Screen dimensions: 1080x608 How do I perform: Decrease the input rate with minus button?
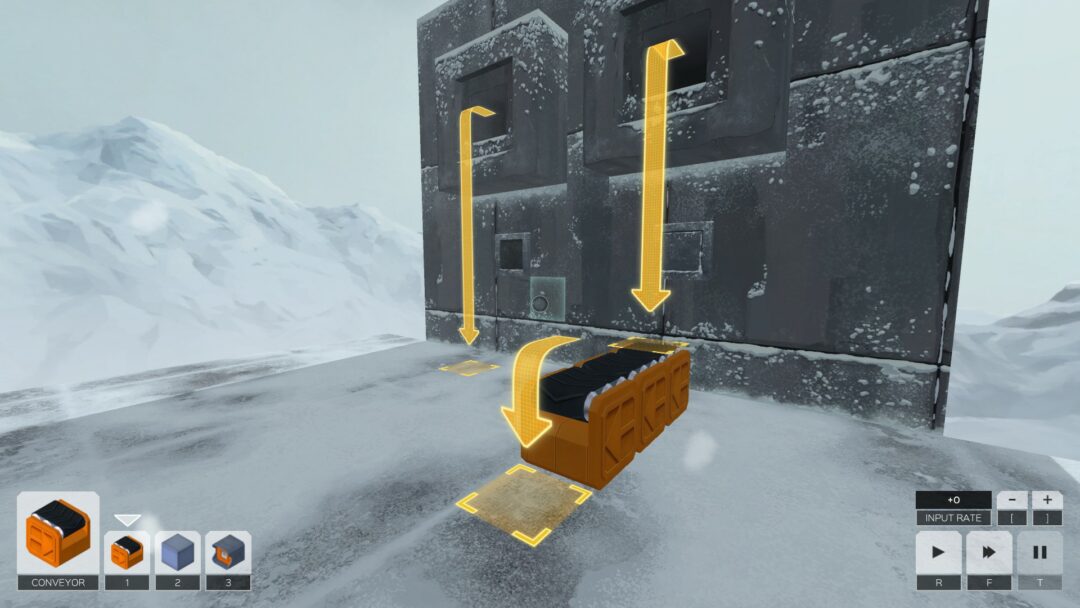tap(1012, 499)
